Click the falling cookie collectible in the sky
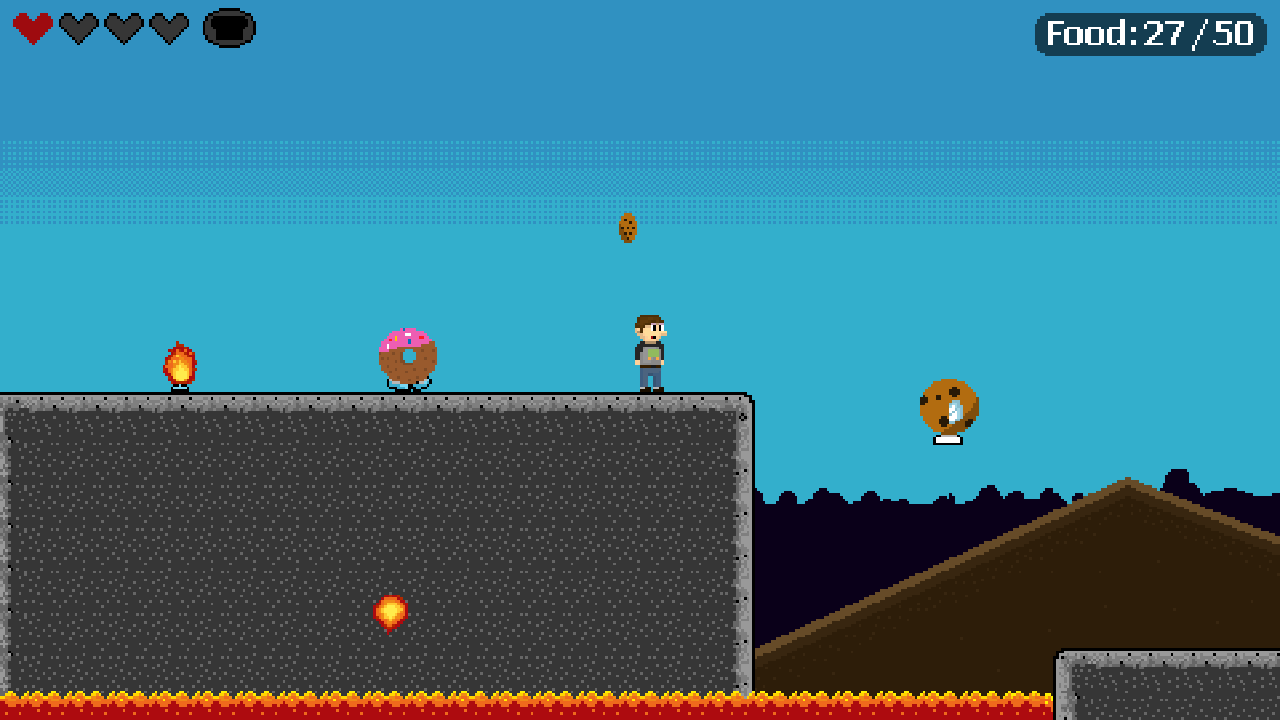The image size is (1280, 720). click(628, 229)
